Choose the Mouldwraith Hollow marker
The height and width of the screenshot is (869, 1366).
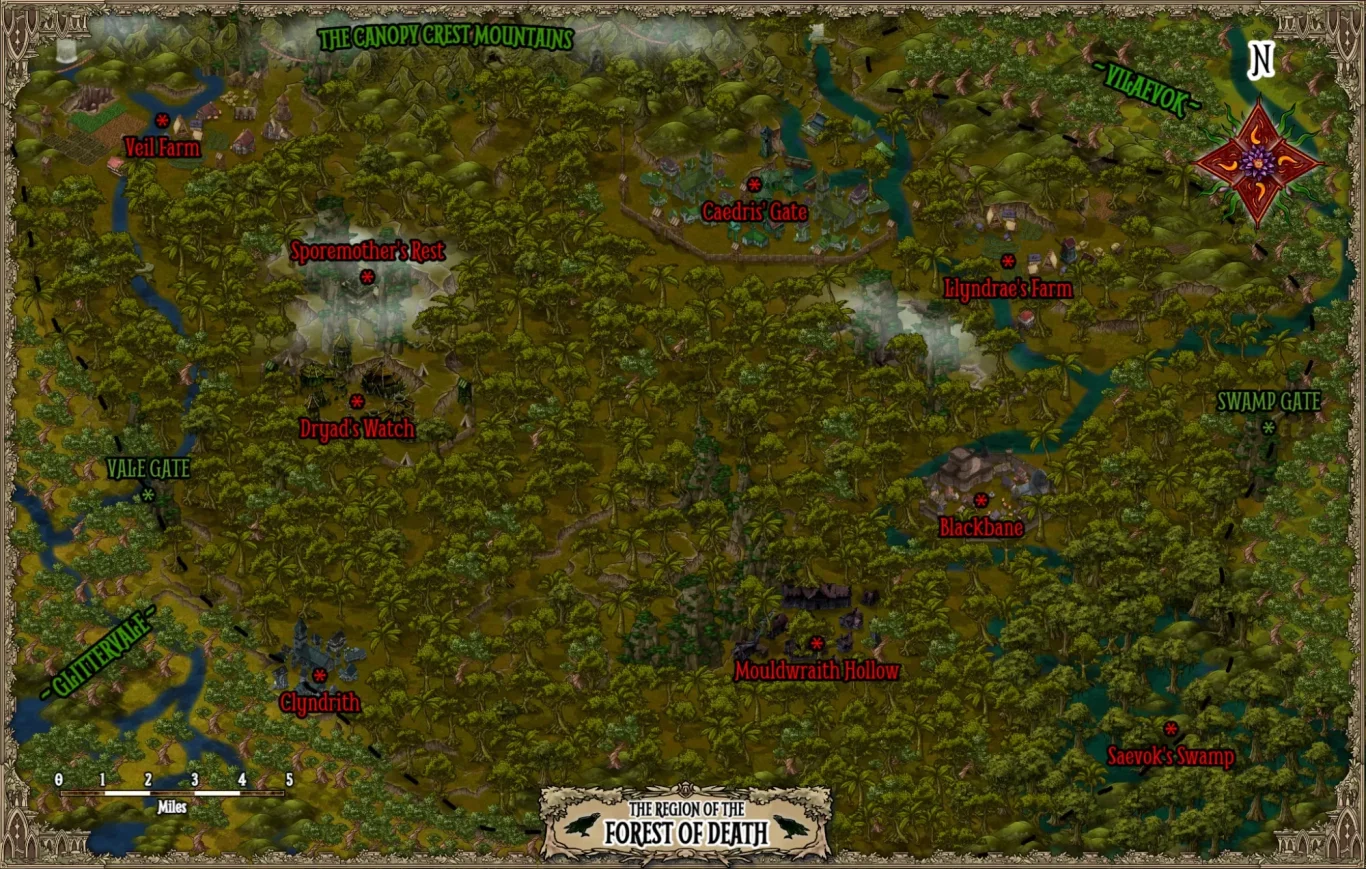click(817, 644)
